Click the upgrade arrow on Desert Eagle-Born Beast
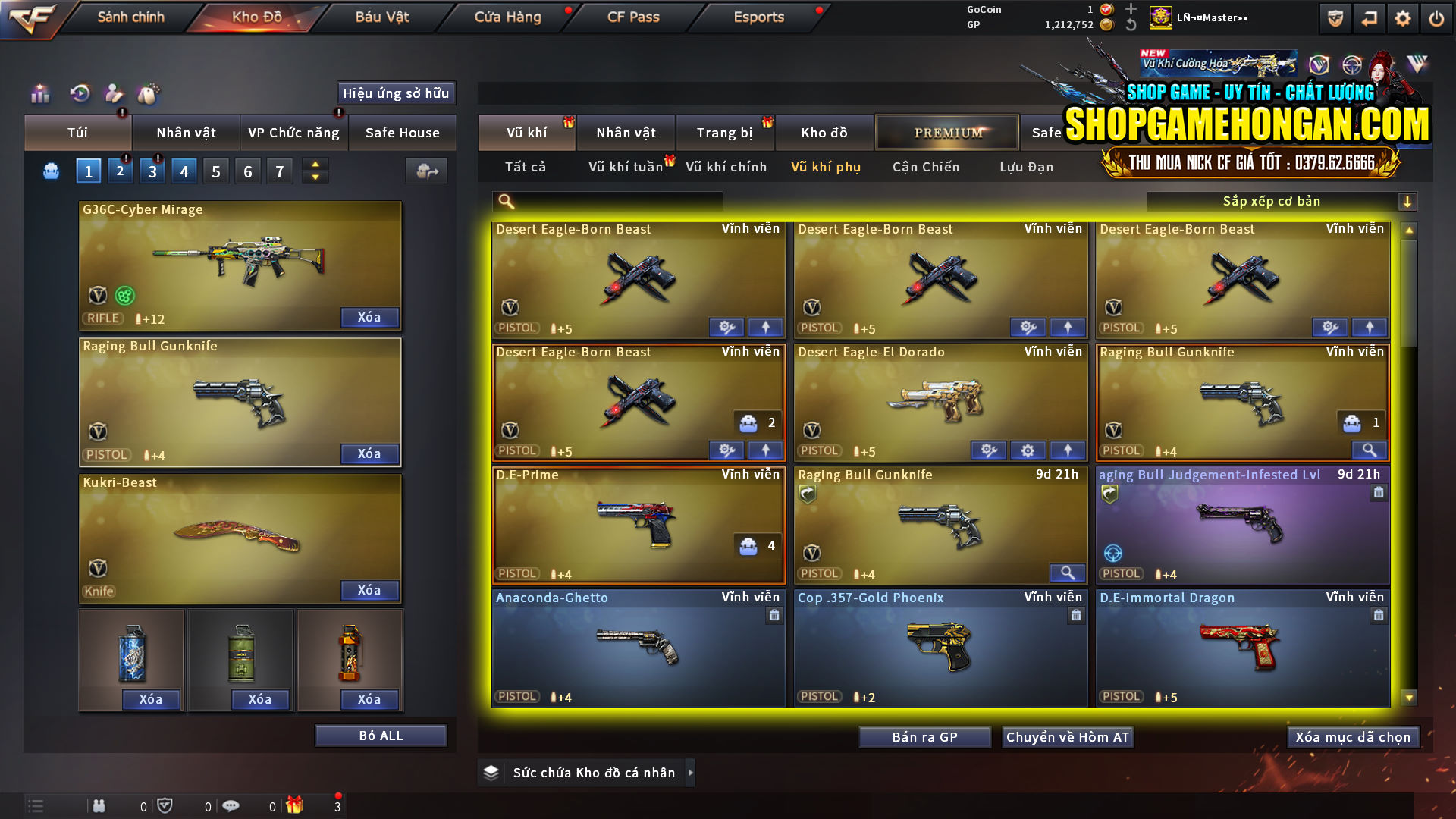This screenshot has width=1456, height=819. pyautogui.click(x=765, y=327)
